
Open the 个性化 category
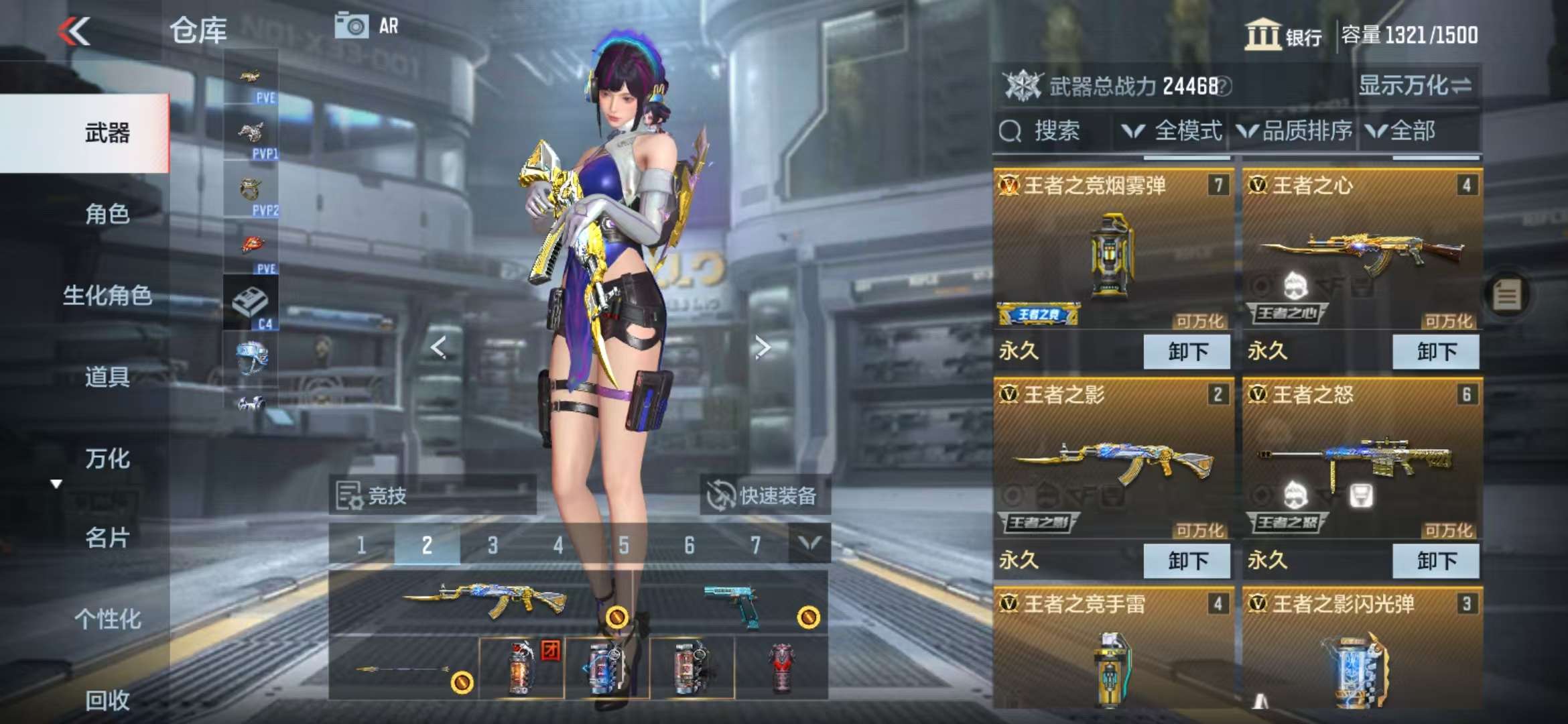point(107,619)
